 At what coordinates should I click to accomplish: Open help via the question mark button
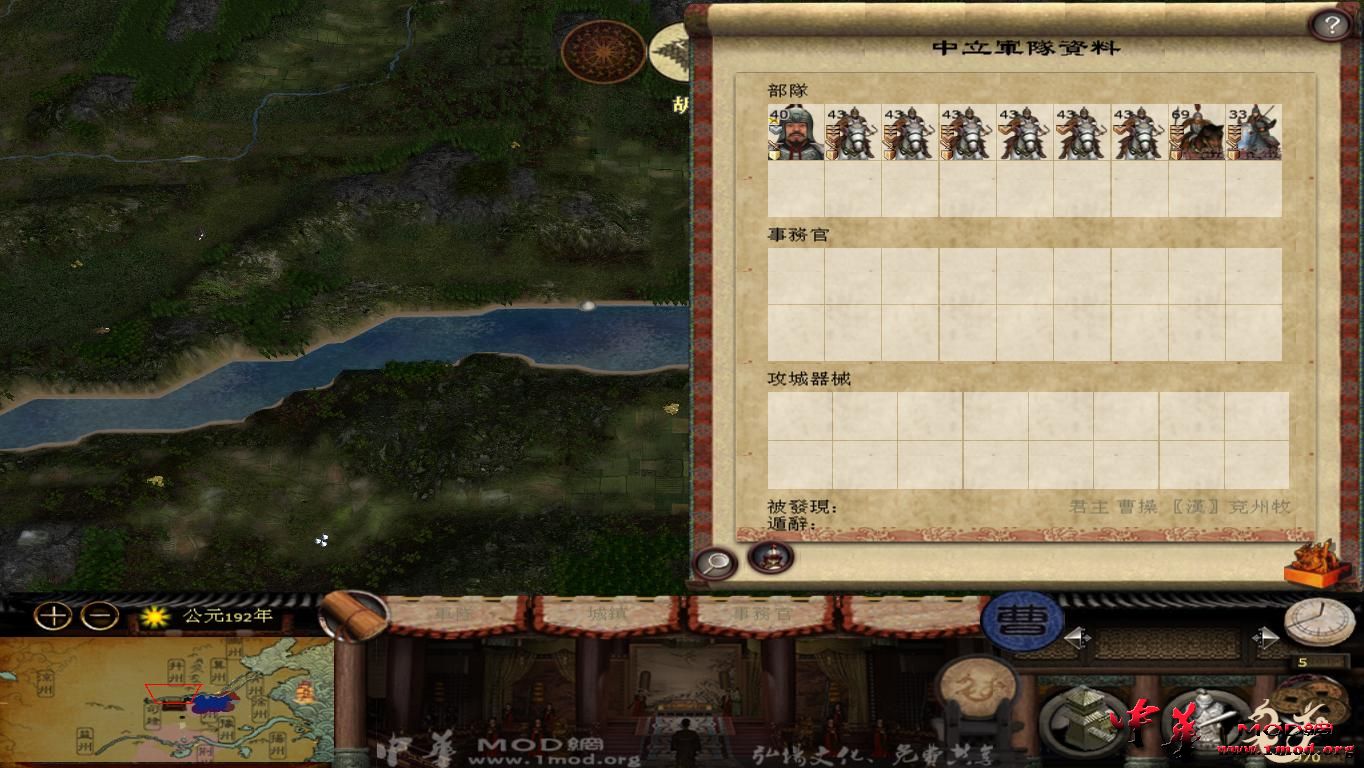click(1332, 23)
